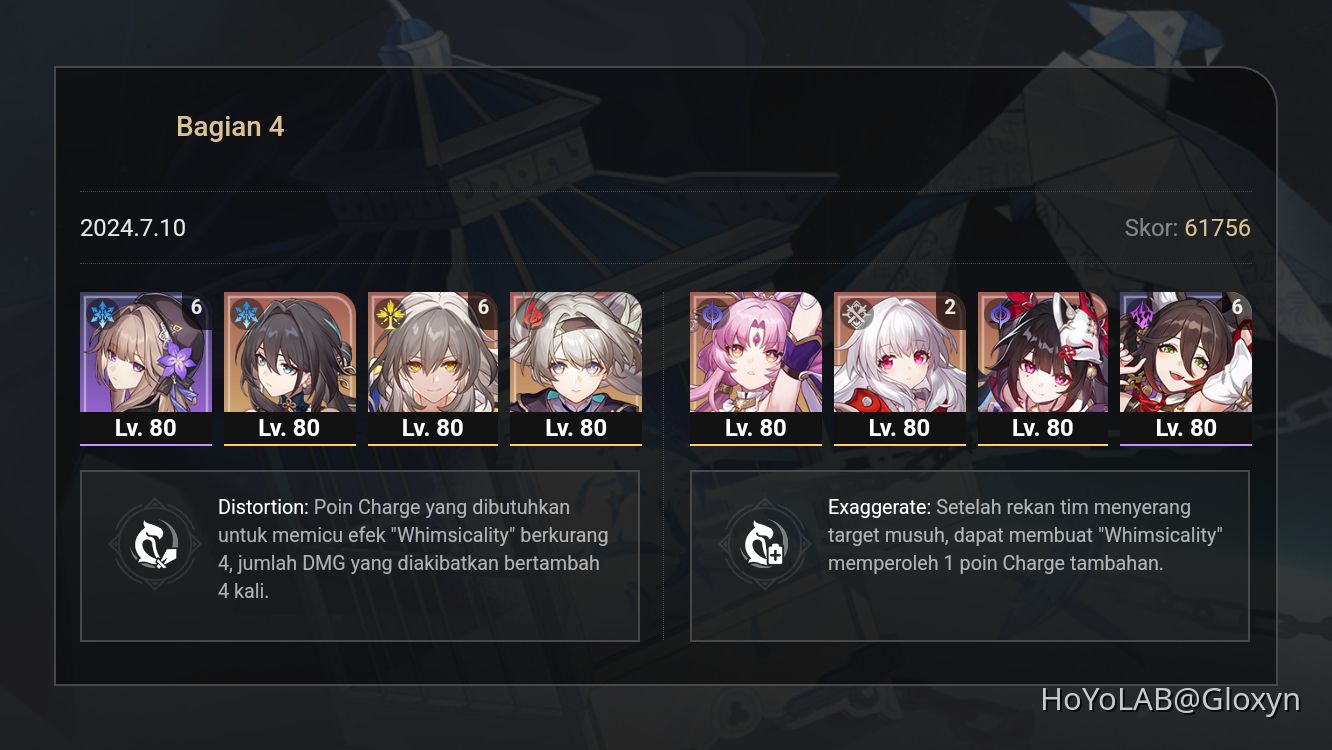Select the 2024.7.10 date entry
Image resolution: width=1332 pixels, height=750 pixels.
[x=132, y=228]
